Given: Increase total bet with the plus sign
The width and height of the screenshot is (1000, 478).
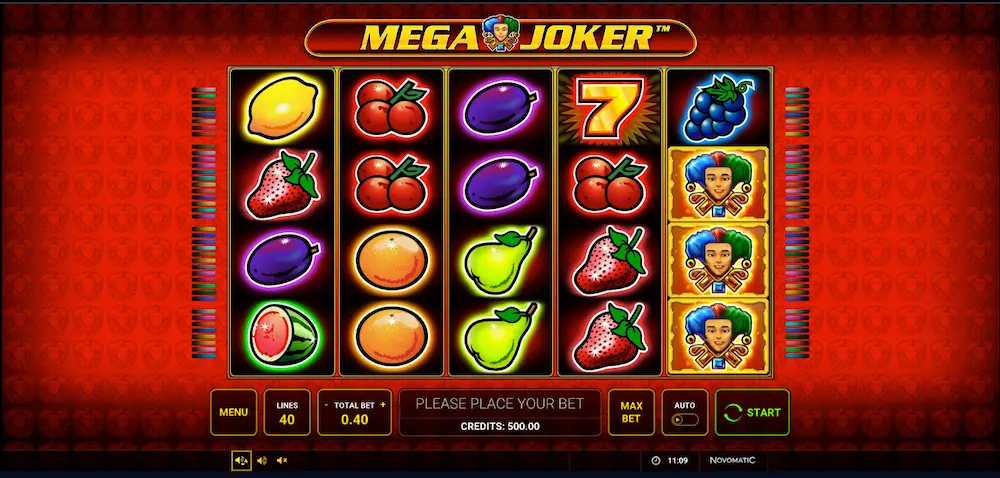Looking at the screenshot, I should click(383, 405).
